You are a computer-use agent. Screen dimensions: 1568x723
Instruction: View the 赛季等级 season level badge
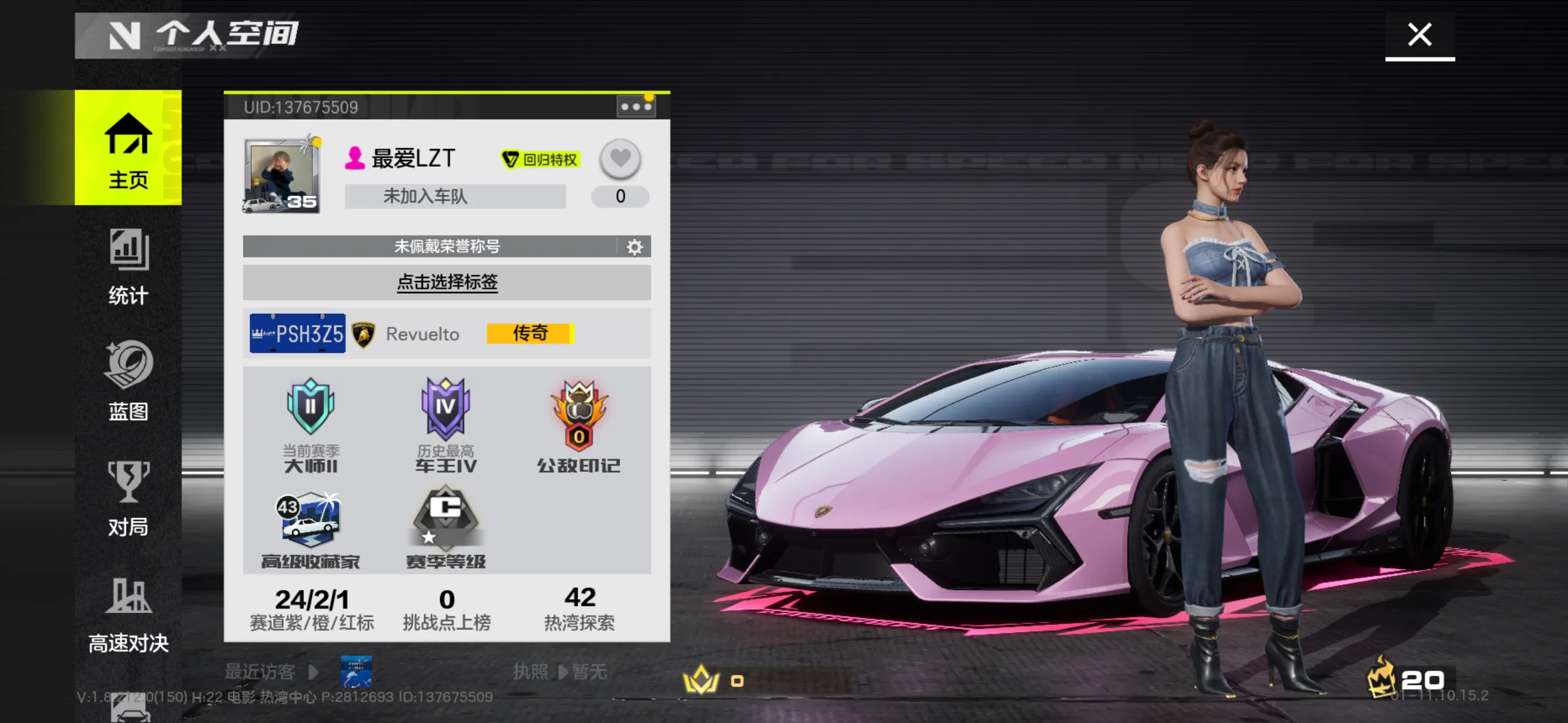446,529
